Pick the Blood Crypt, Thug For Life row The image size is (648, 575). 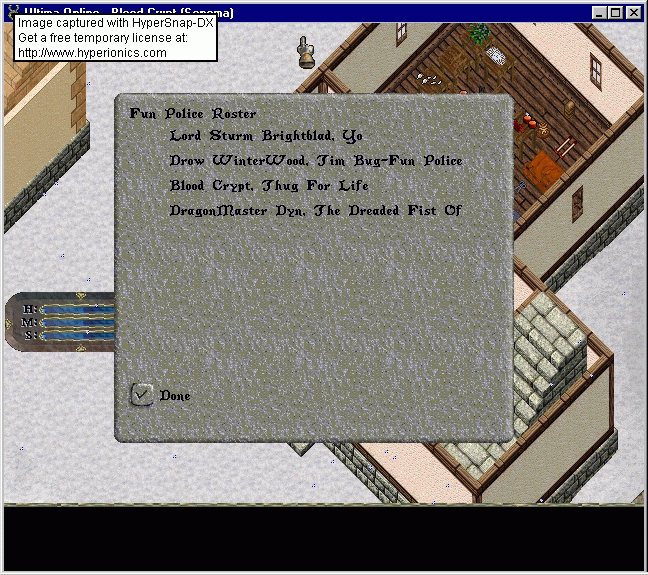(x=269, y=186)
